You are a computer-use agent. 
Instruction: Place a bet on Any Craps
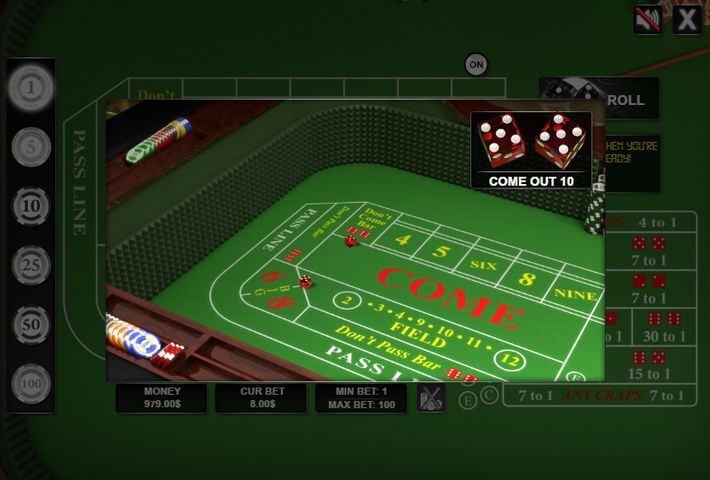tap(599, 396)
